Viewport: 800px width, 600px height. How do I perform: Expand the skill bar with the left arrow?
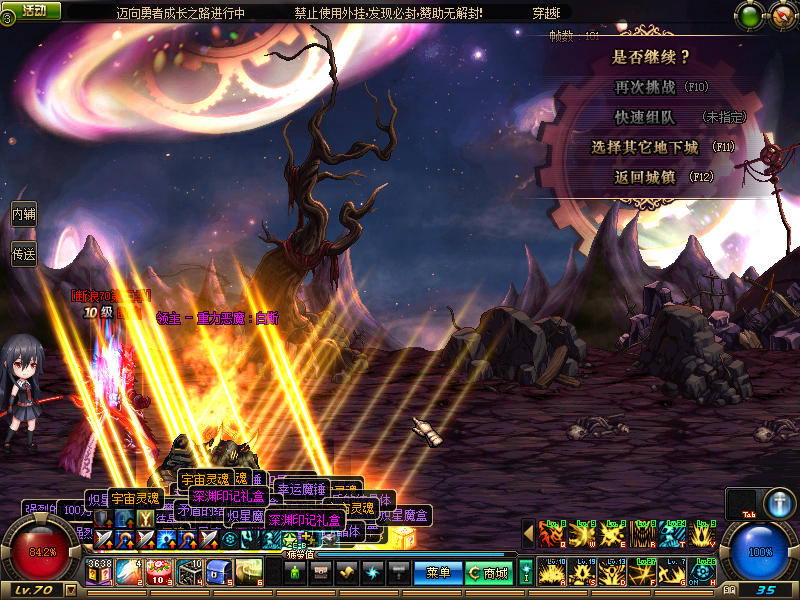(x=528, y=535)
